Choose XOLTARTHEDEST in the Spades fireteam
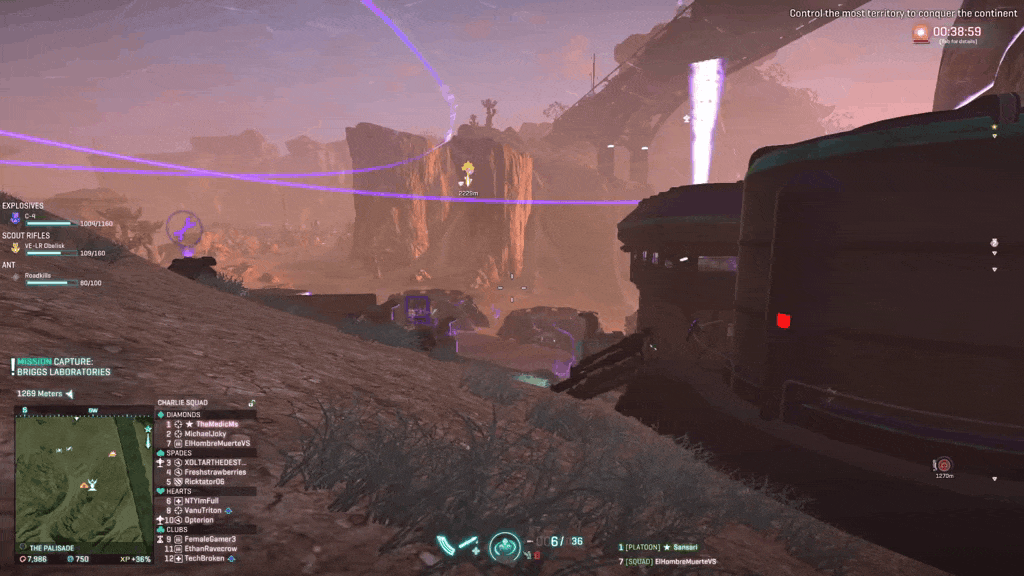This screenshot has height=576, width=1024. 214,462
